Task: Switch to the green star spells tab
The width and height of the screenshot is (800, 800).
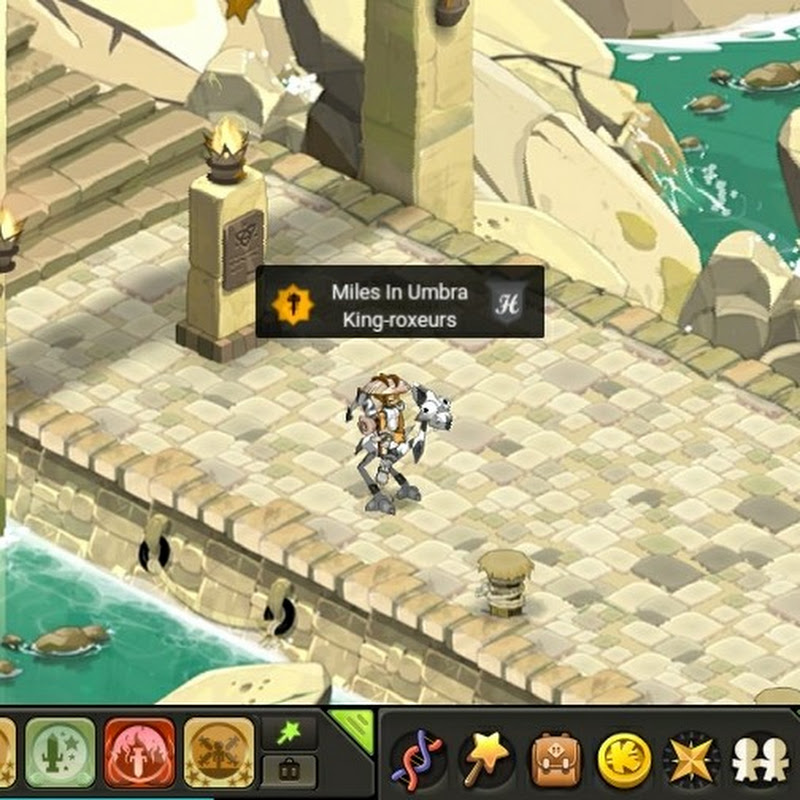Action: click(289, 734)
